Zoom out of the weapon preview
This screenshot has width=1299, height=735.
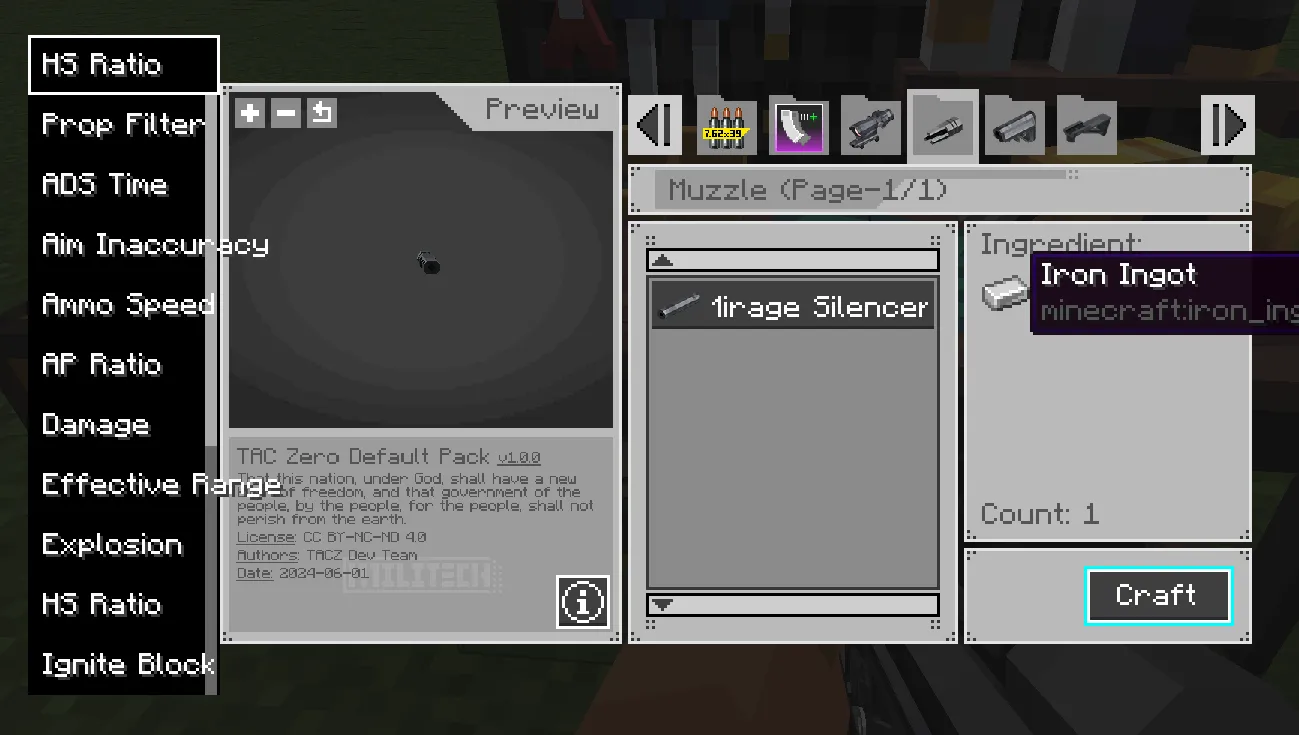point(285,113)
